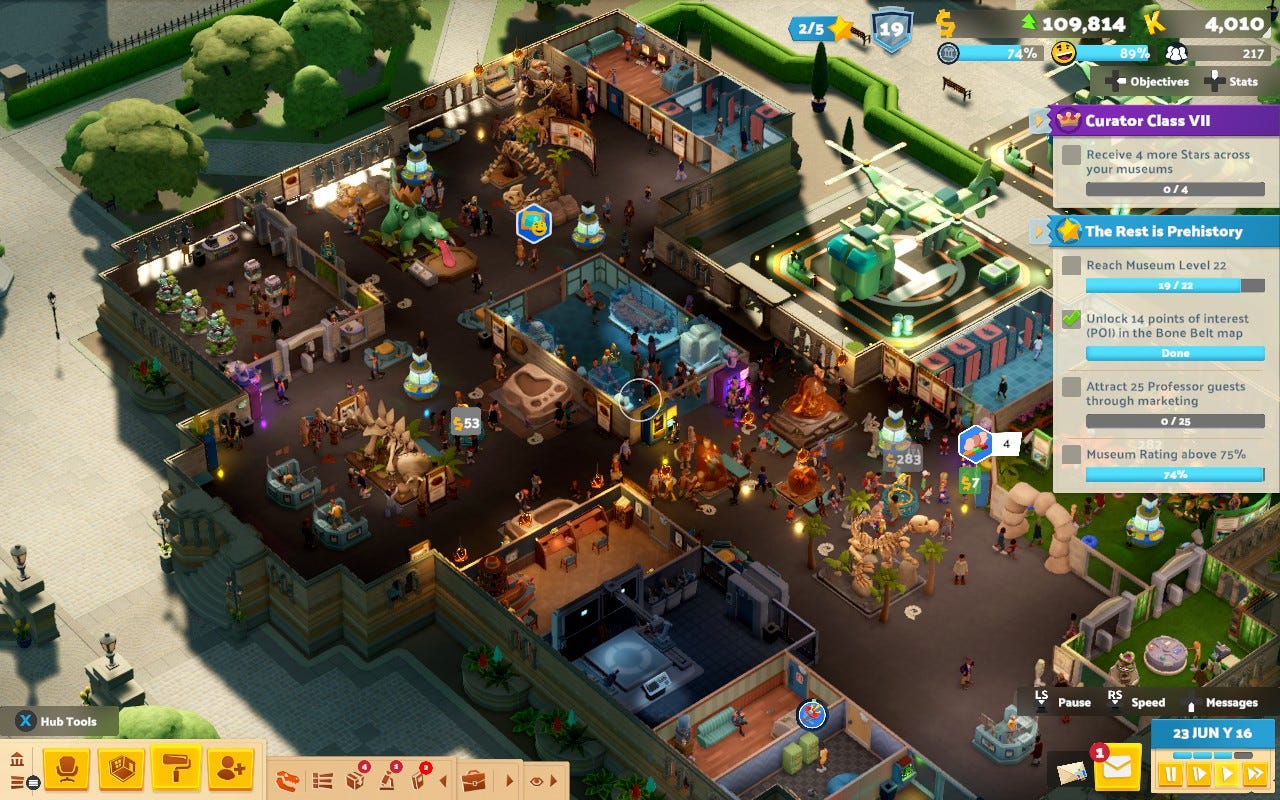The image size is (1280, 800).
Task: Click the museum level 19 shield
Action: coord(891,30)
